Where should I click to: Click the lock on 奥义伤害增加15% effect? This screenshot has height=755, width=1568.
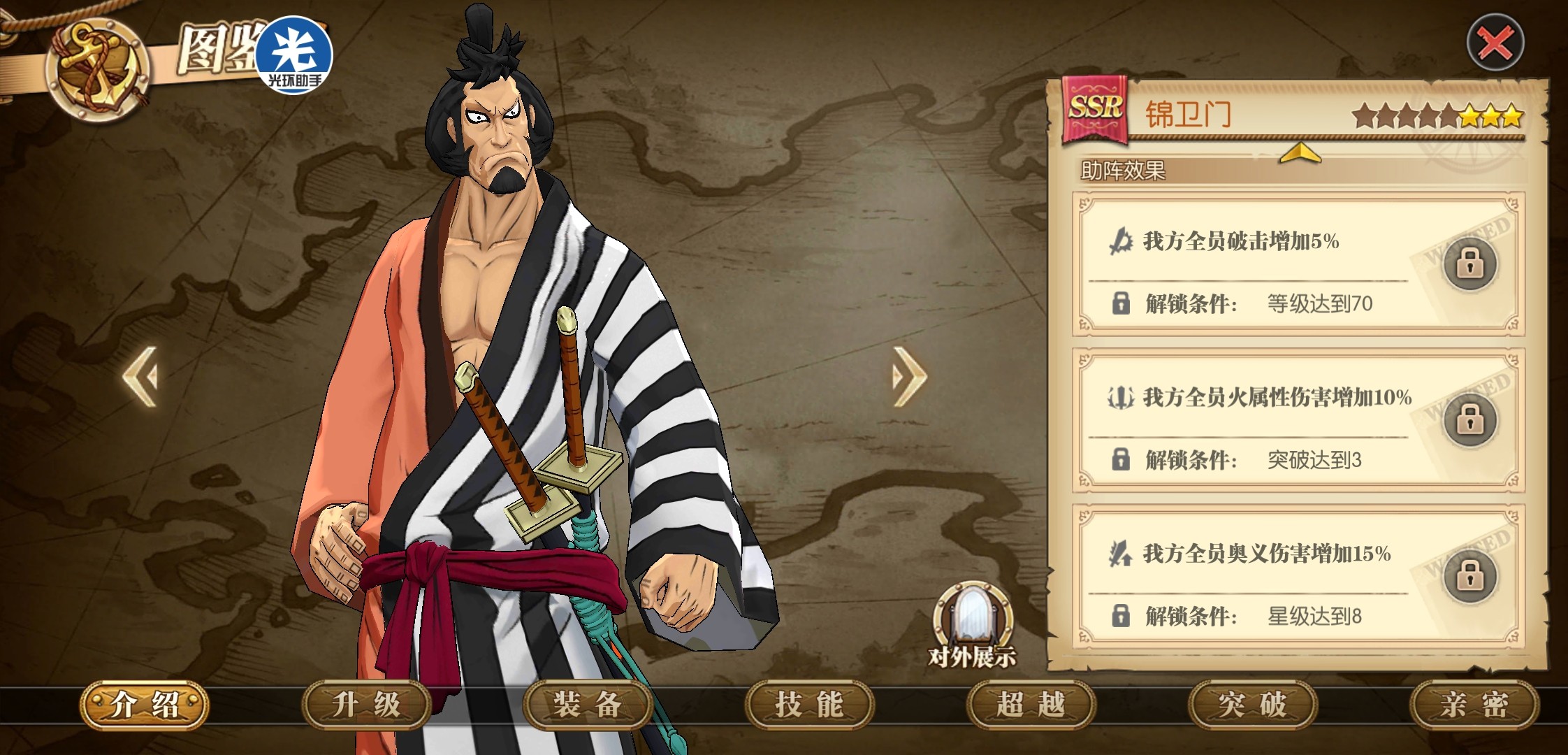click(1469, 576)
